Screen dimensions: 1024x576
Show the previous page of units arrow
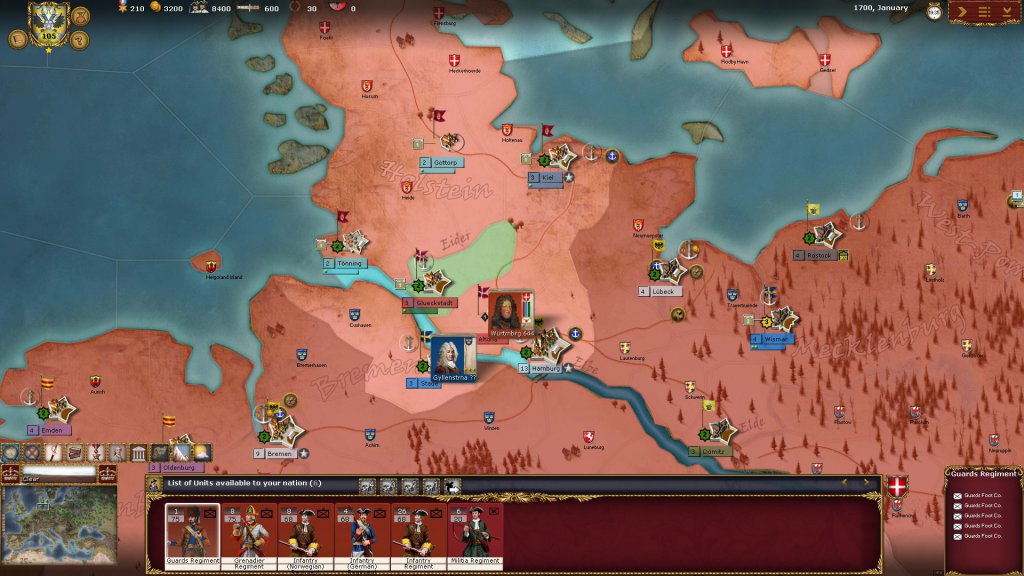pos(843,483)
